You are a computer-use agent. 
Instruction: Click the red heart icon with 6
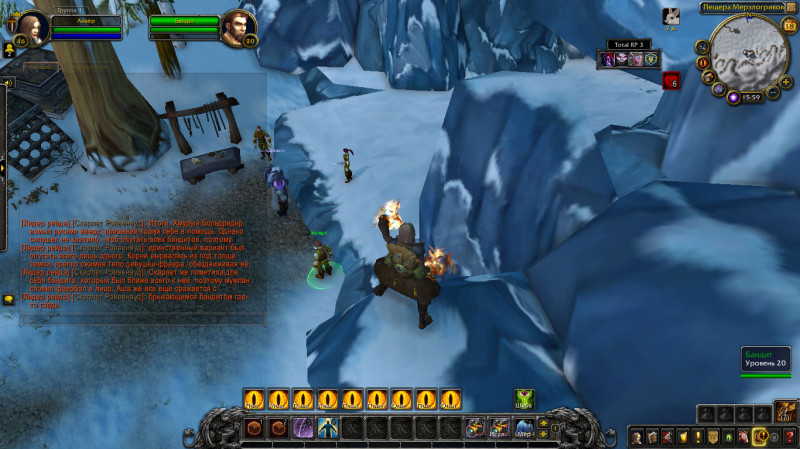pos(671,81)
